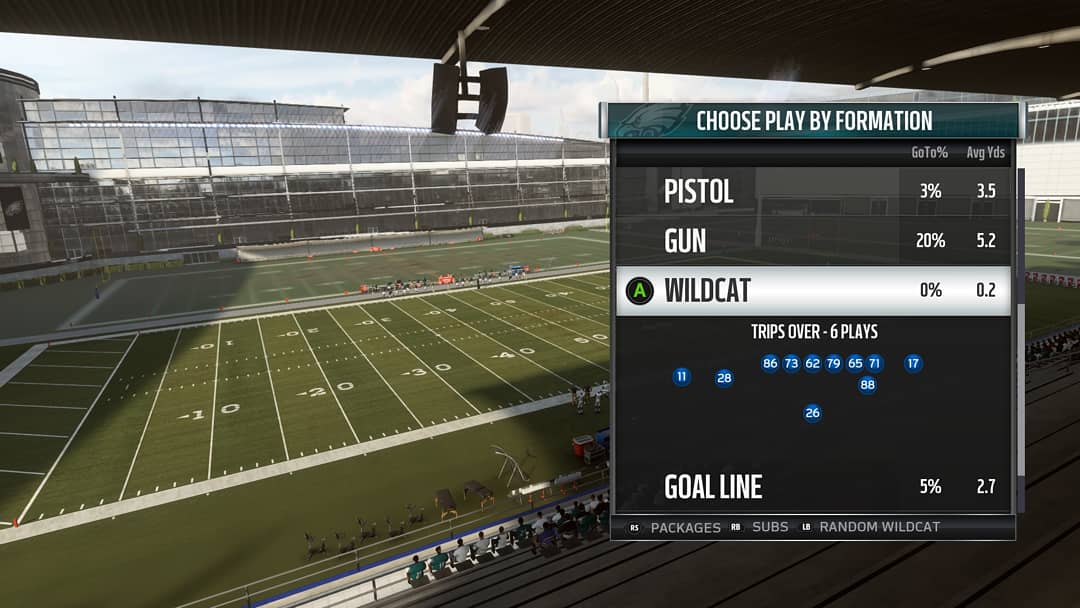Screen dimensions: 1080x608
Task: Choose the Gun formation
Action: [686, 241]
